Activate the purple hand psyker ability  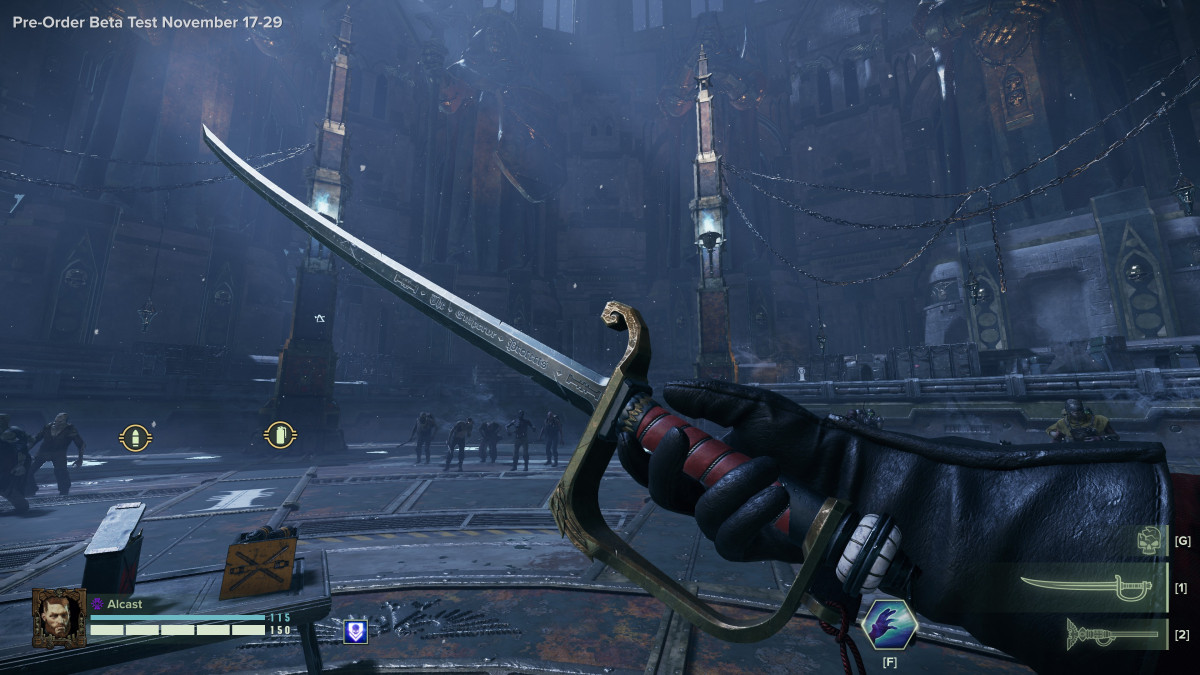pos(890,626)
